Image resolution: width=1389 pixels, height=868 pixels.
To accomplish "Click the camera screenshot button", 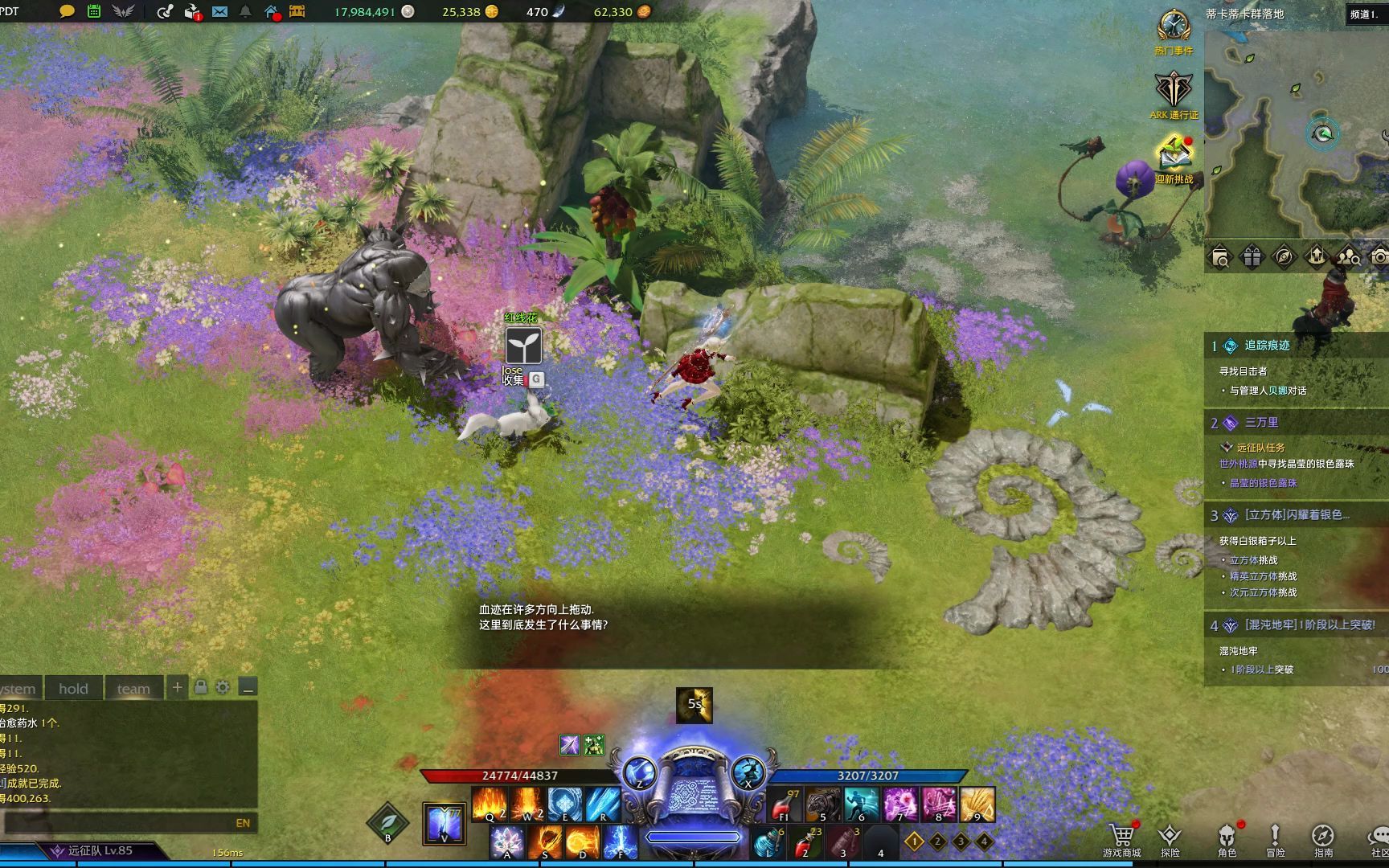I will (x=1379, y=257).
